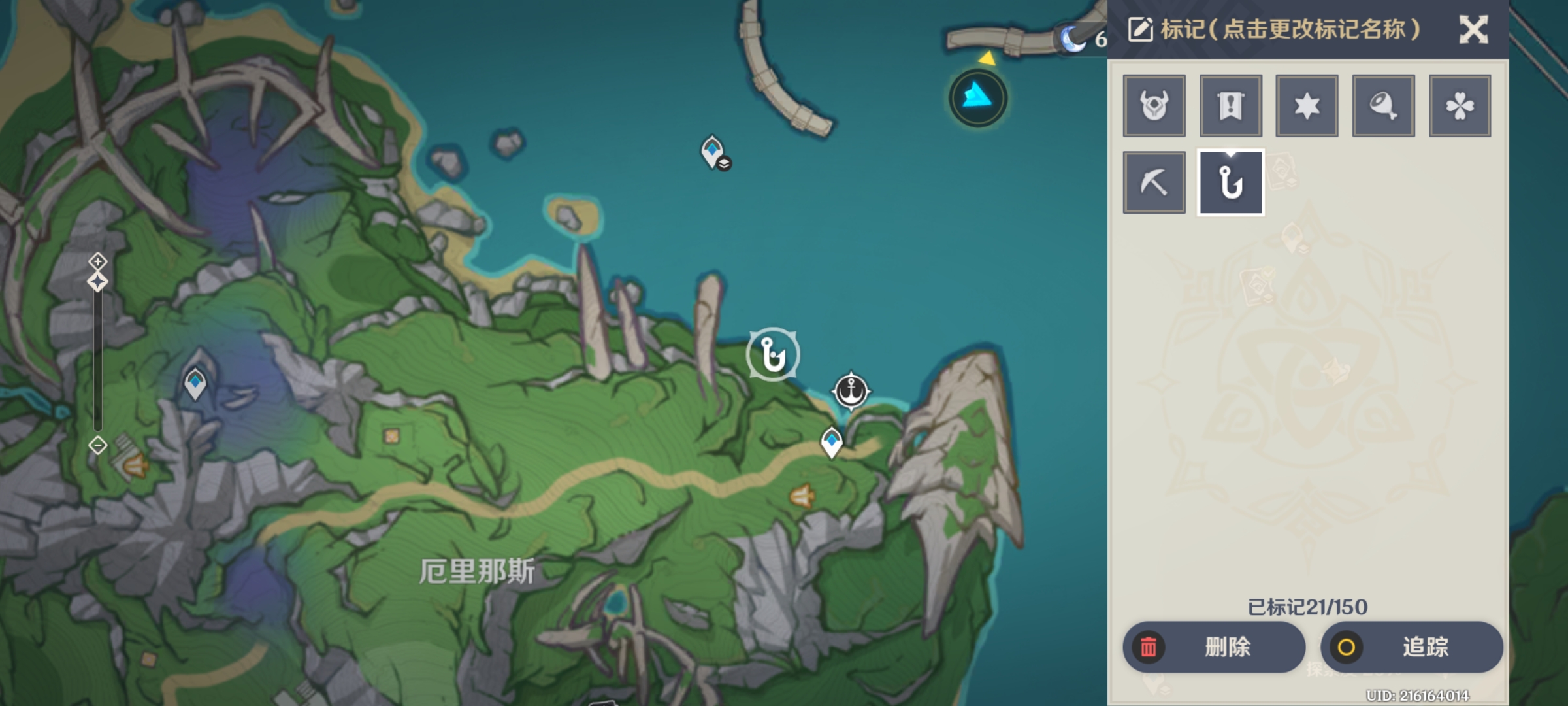Click the fishing hook pin on map
The height and width of the screenshot is (706, 1568).
coord(773,354)
